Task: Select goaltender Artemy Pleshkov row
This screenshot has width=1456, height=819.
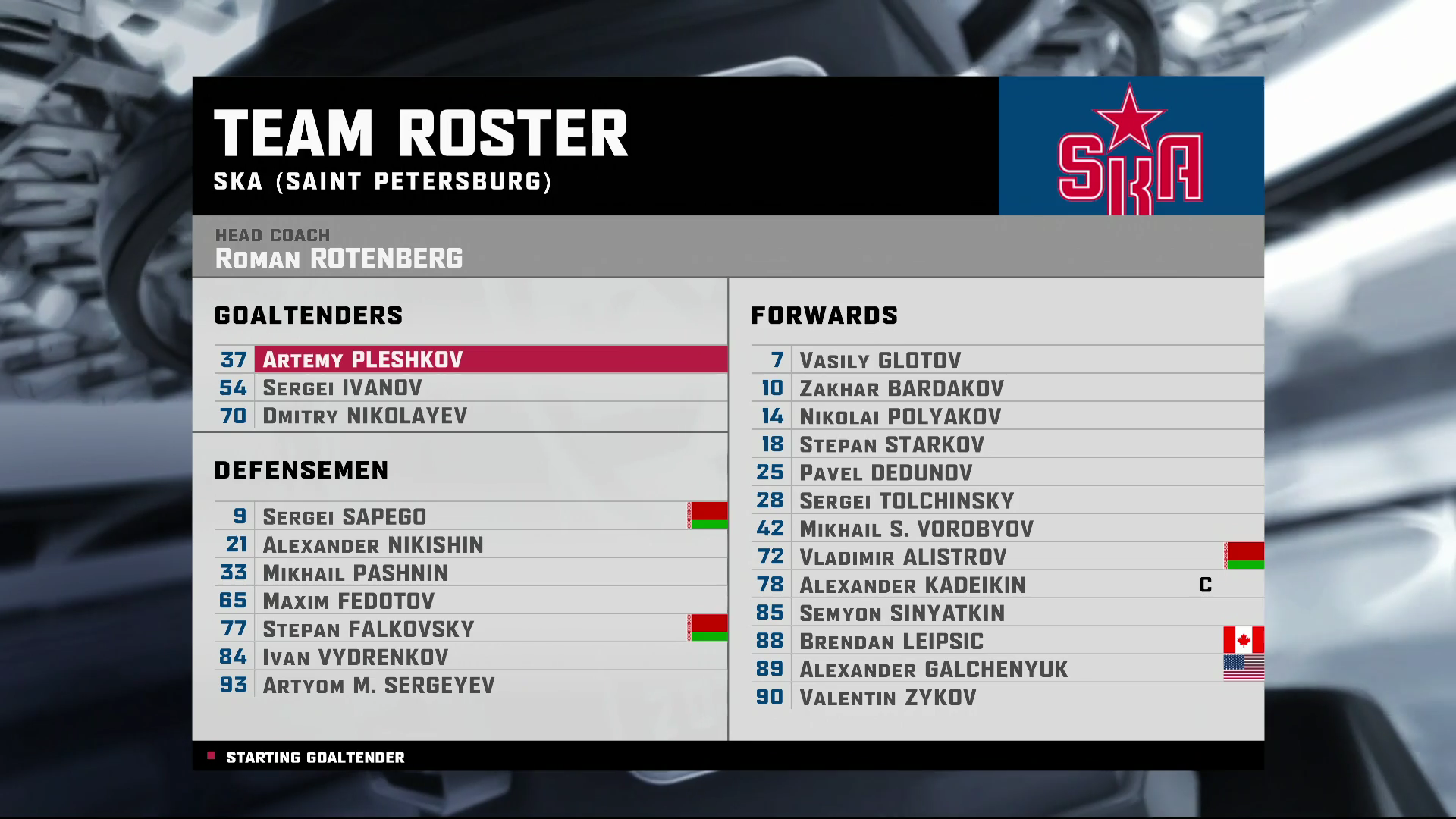Action: click(x=362, y=359)
